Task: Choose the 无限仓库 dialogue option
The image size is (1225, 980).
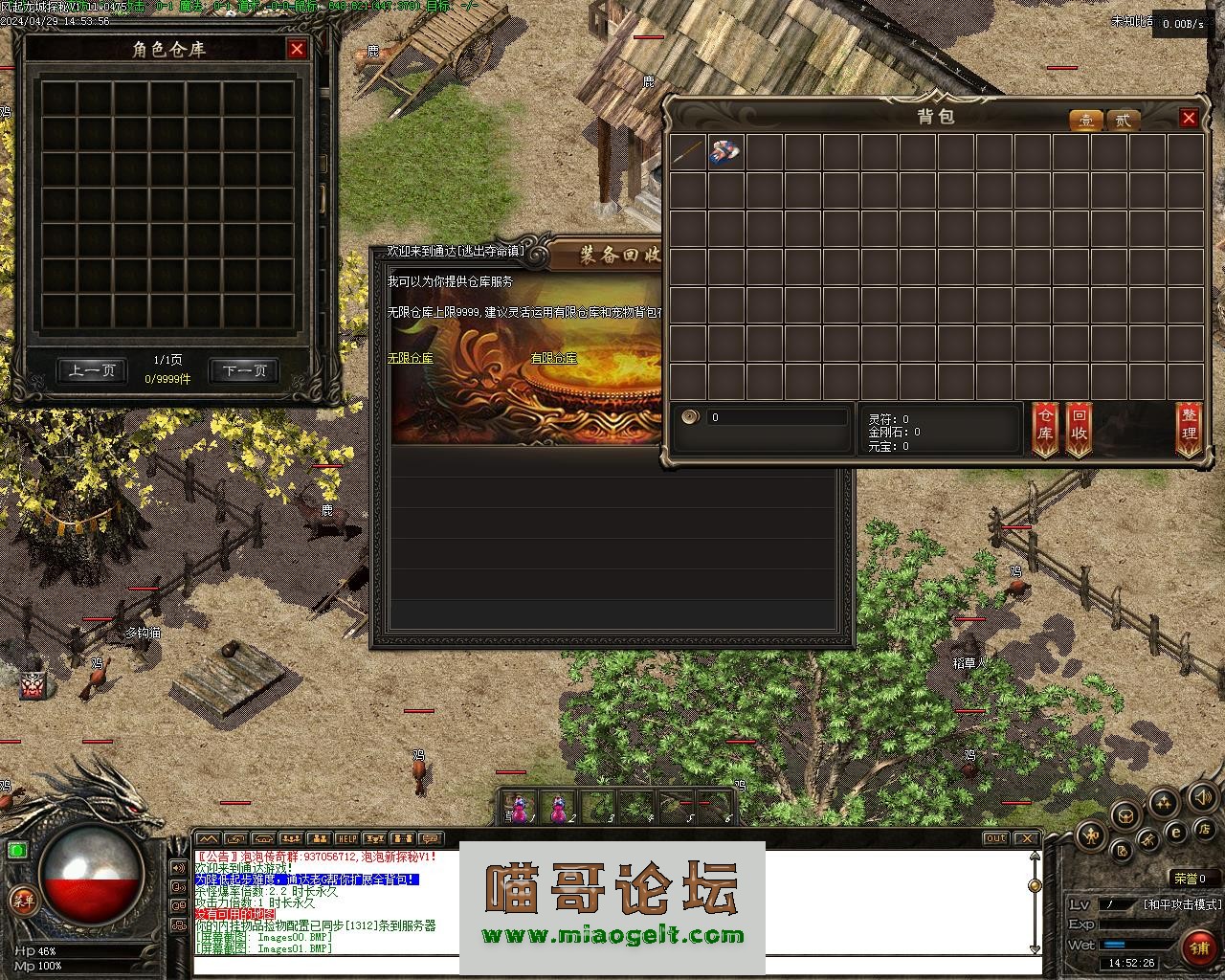Action: click(x=411, y=358)
